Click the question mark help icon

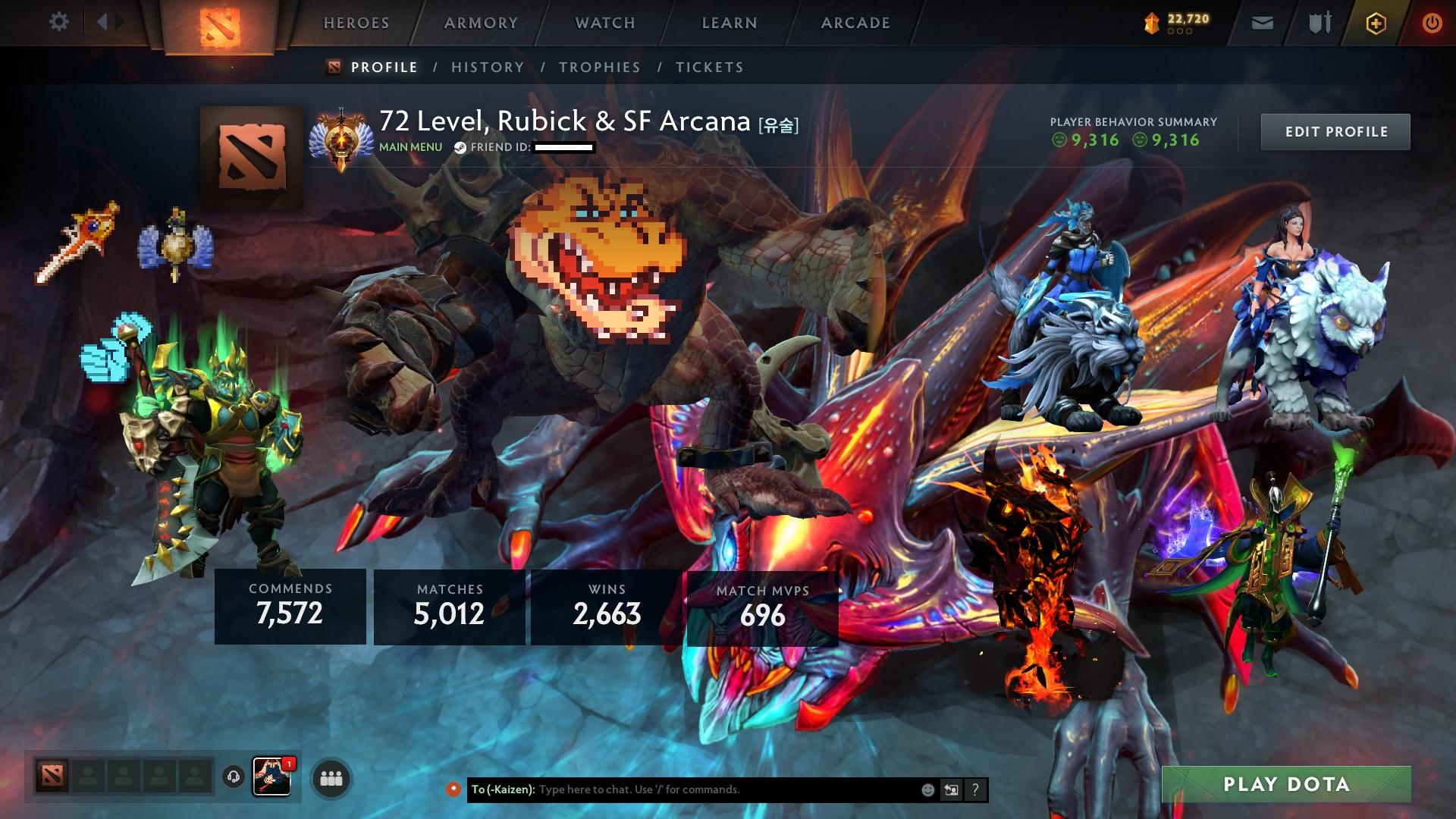(x=974, y=789)
